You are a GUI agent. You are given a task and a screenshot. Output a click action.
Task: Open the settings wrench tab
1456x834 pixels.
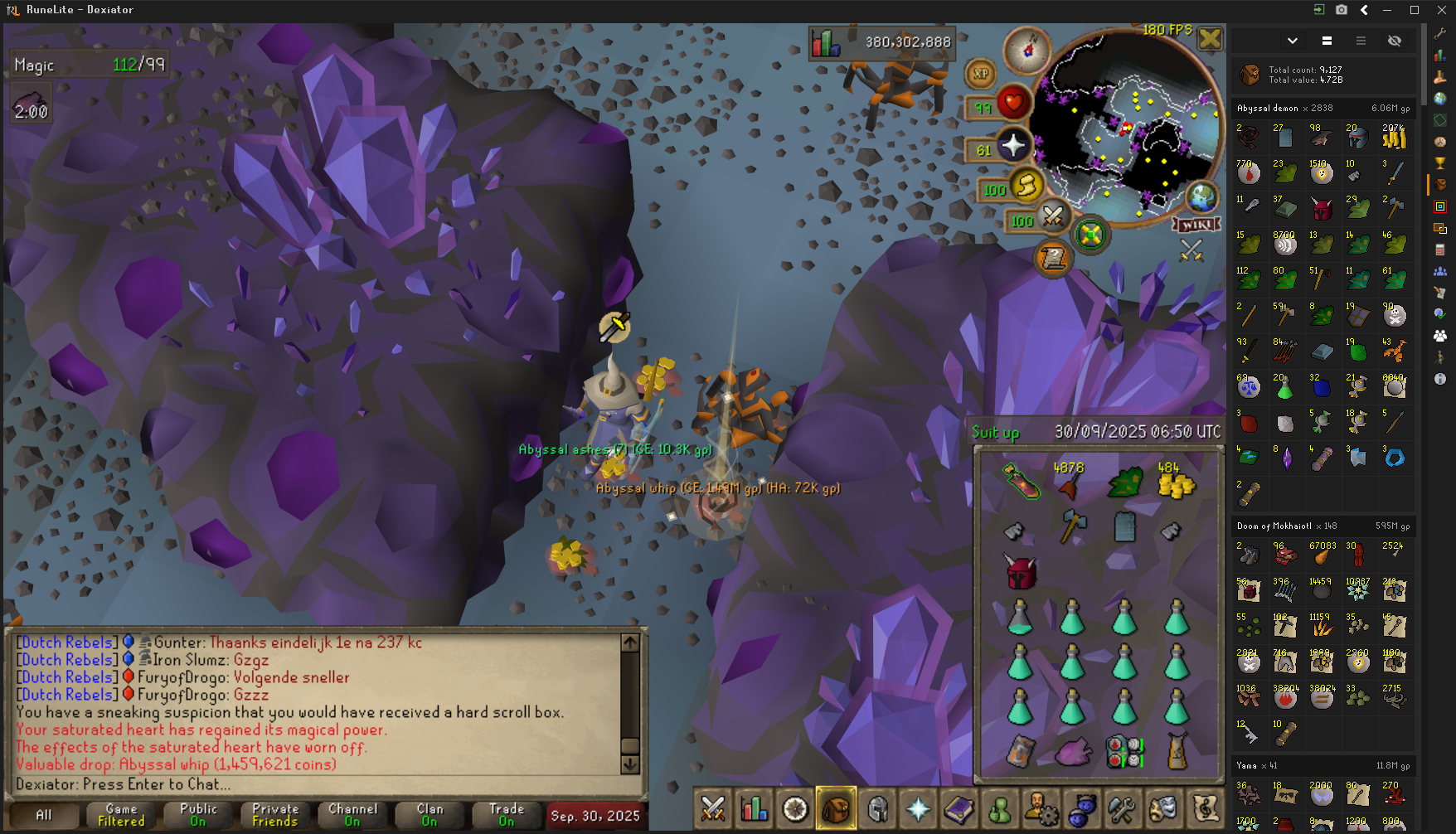pos(1122,808)
